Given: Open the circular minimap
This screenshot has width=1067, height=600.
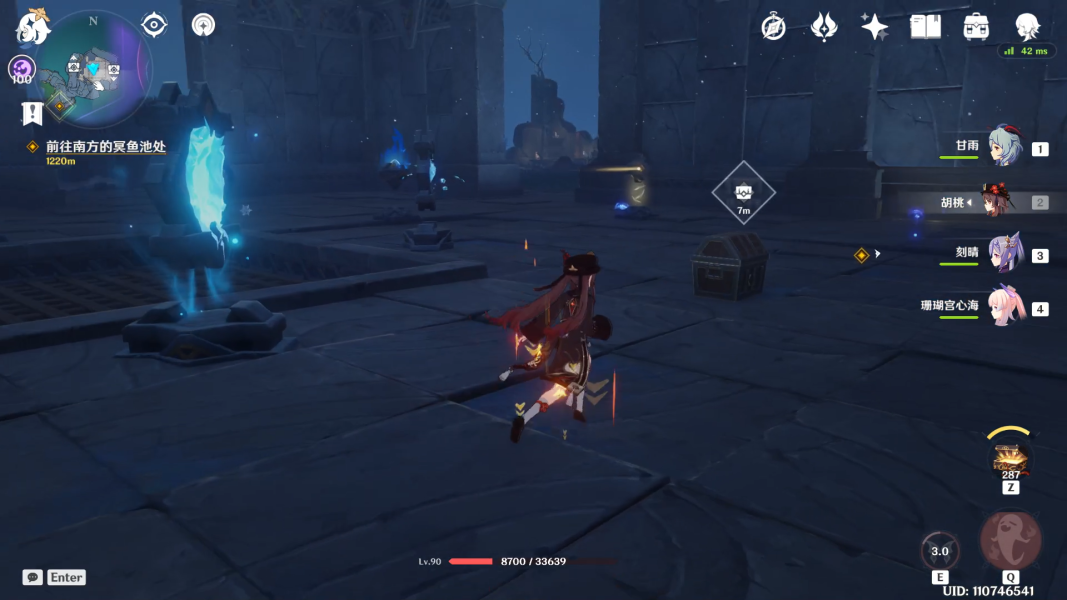Looking at the screenshot, I should (94, 70).
